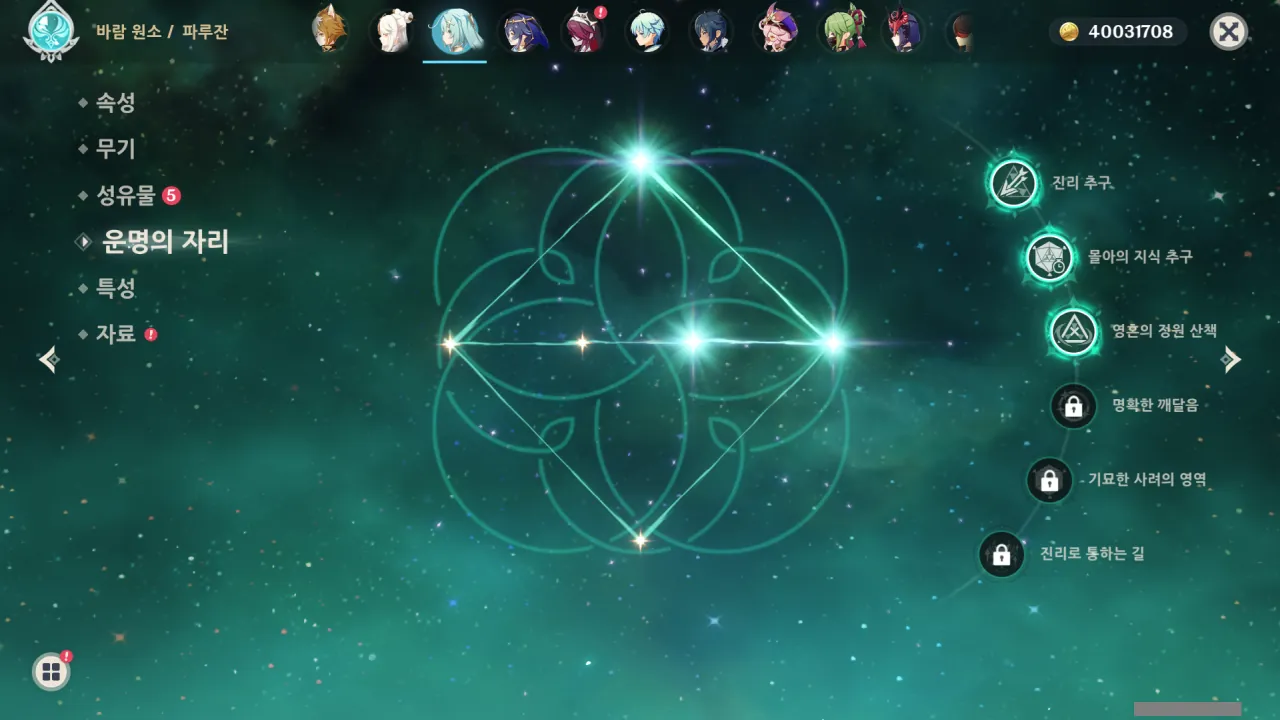Select the 운명의 자리 constellation entry
1280x720 pixels.
[x=165, y=241]
